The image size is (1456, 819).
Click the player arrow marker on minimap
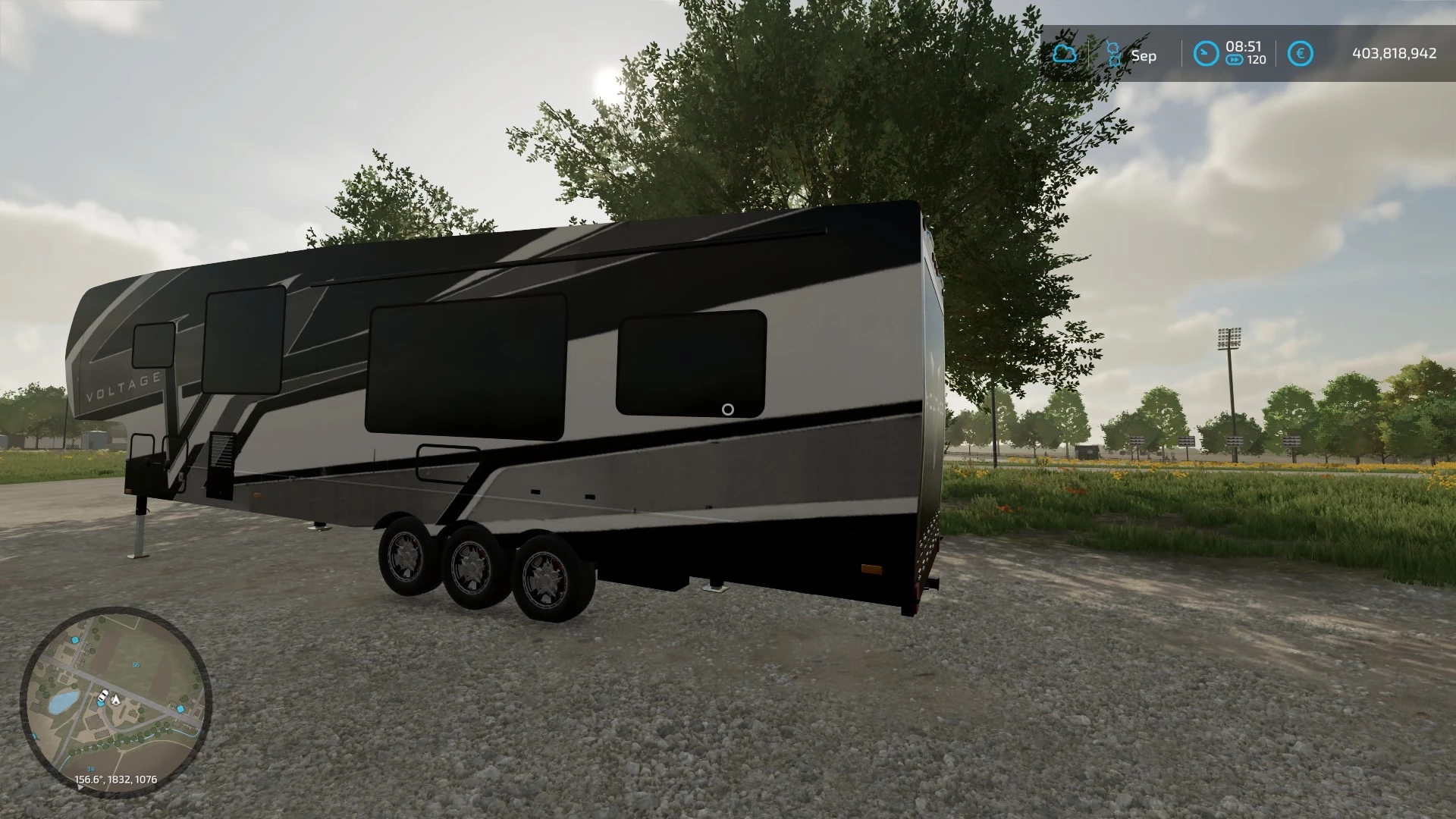[116, 699]
